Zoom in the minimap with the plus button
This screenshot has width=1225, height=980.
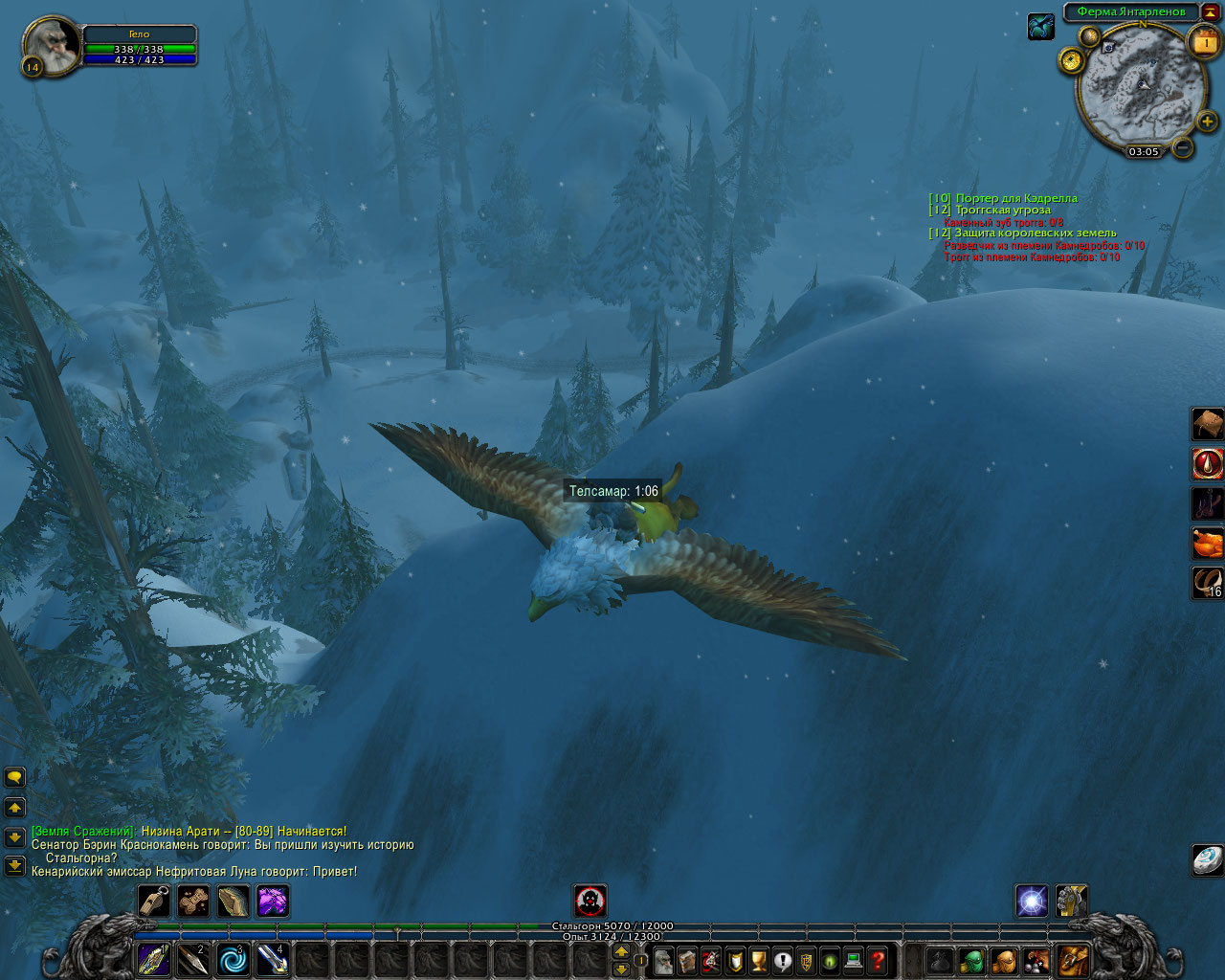pyautogui.click(x=1207, y=122)
